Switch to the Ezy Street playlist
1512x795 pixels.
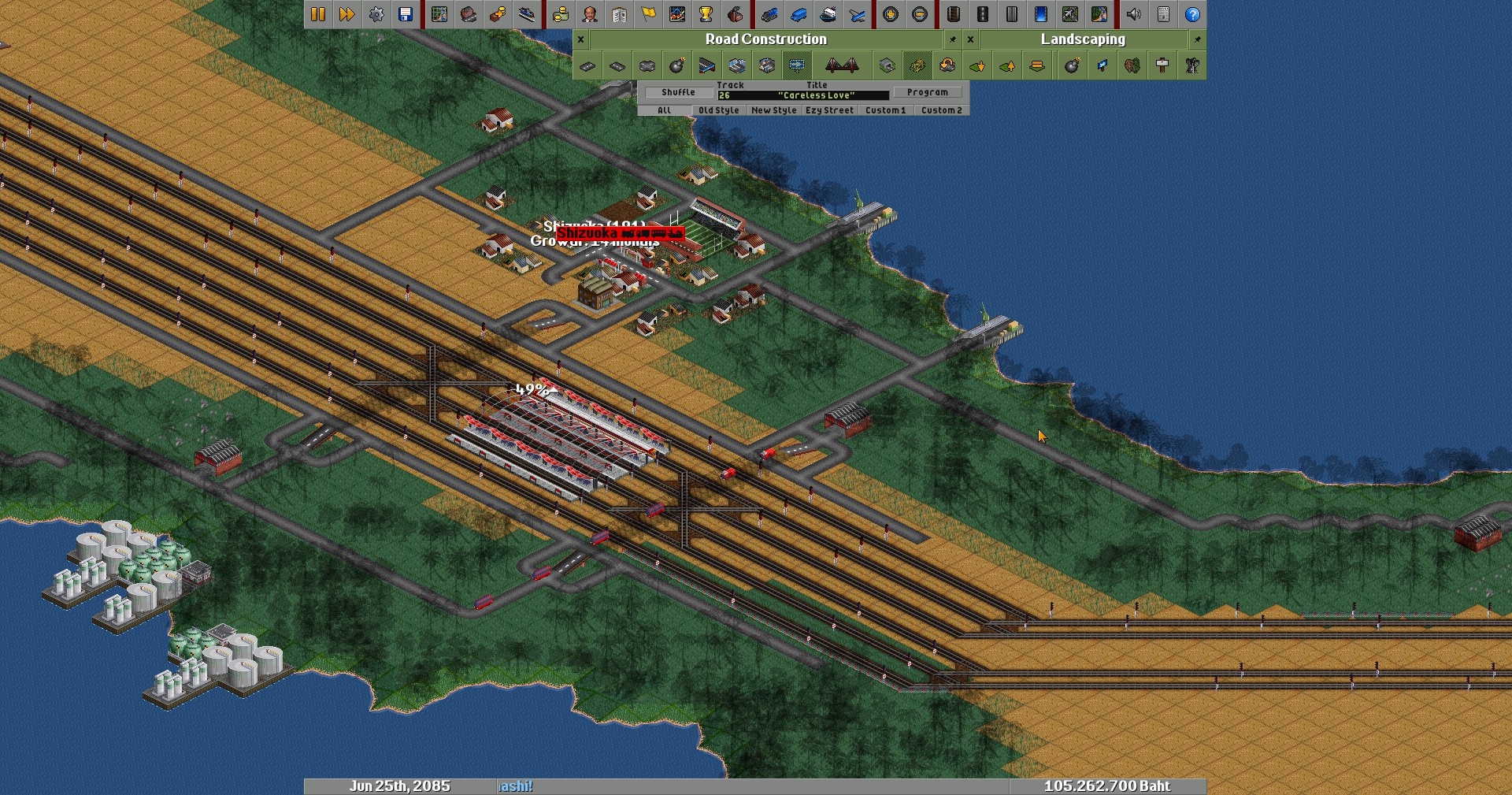click(829, 110)
